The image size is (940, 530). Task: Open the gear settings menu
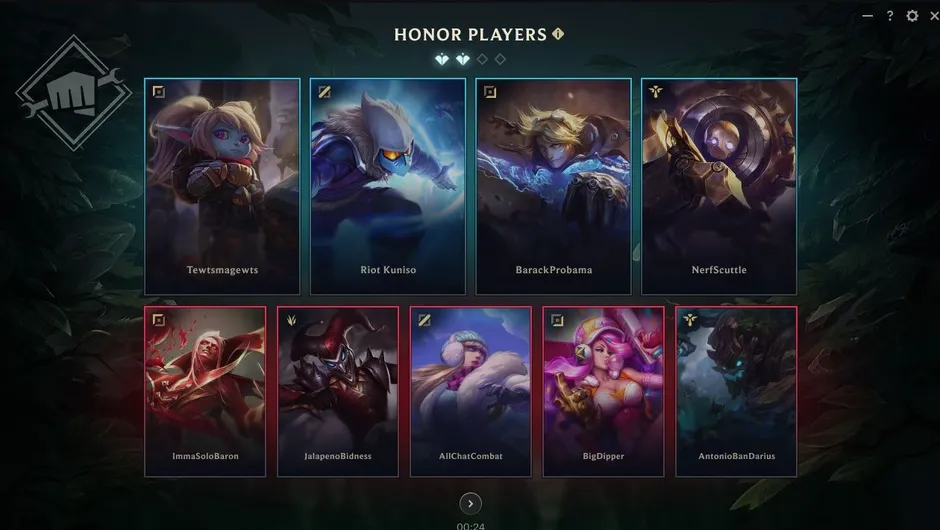click(x=912, y=16)
